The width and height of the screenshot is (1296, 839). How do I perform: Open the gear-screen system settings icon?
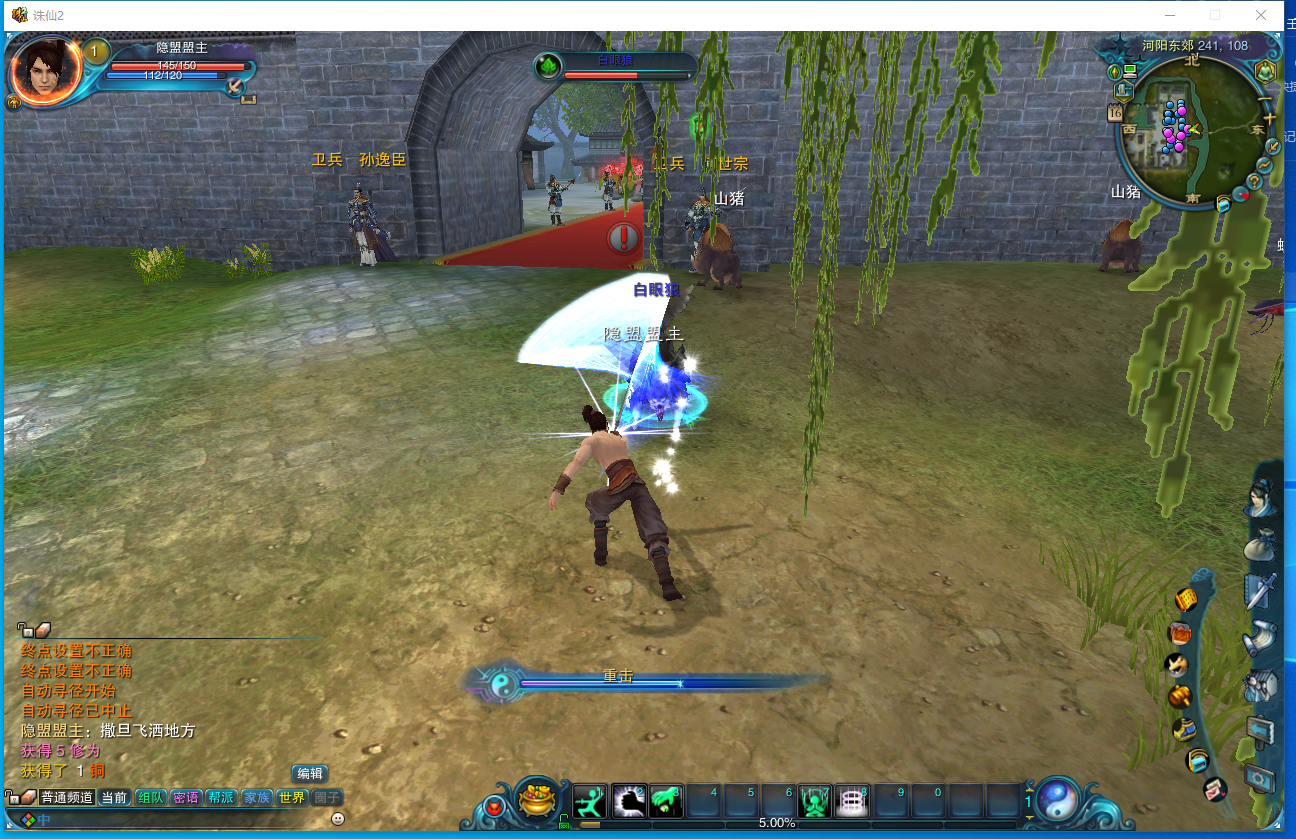1261,776
